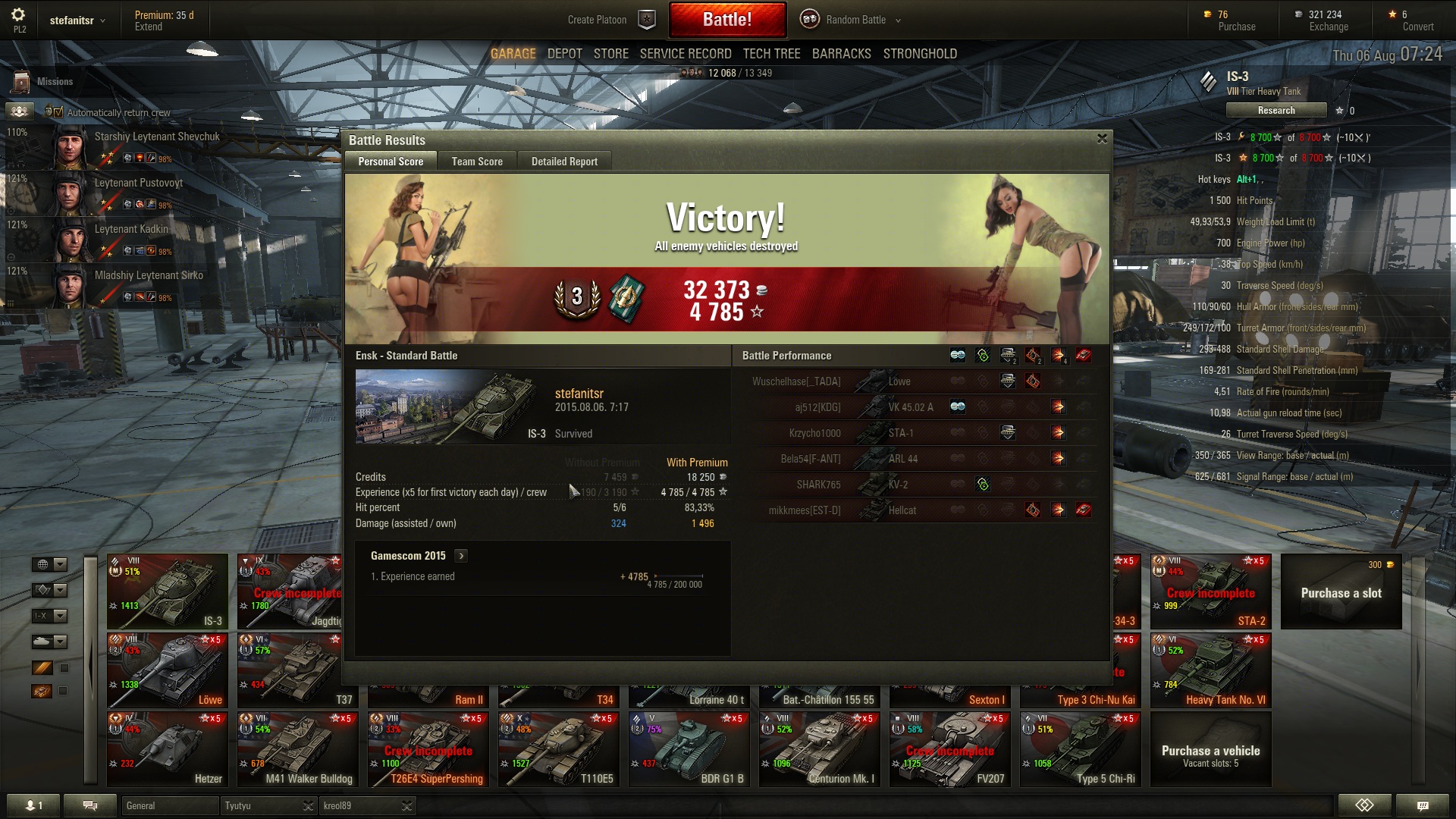The image size is (1456, 819).
Task: Purchase a slot in the garage
Action: [x=1341, y=592]
